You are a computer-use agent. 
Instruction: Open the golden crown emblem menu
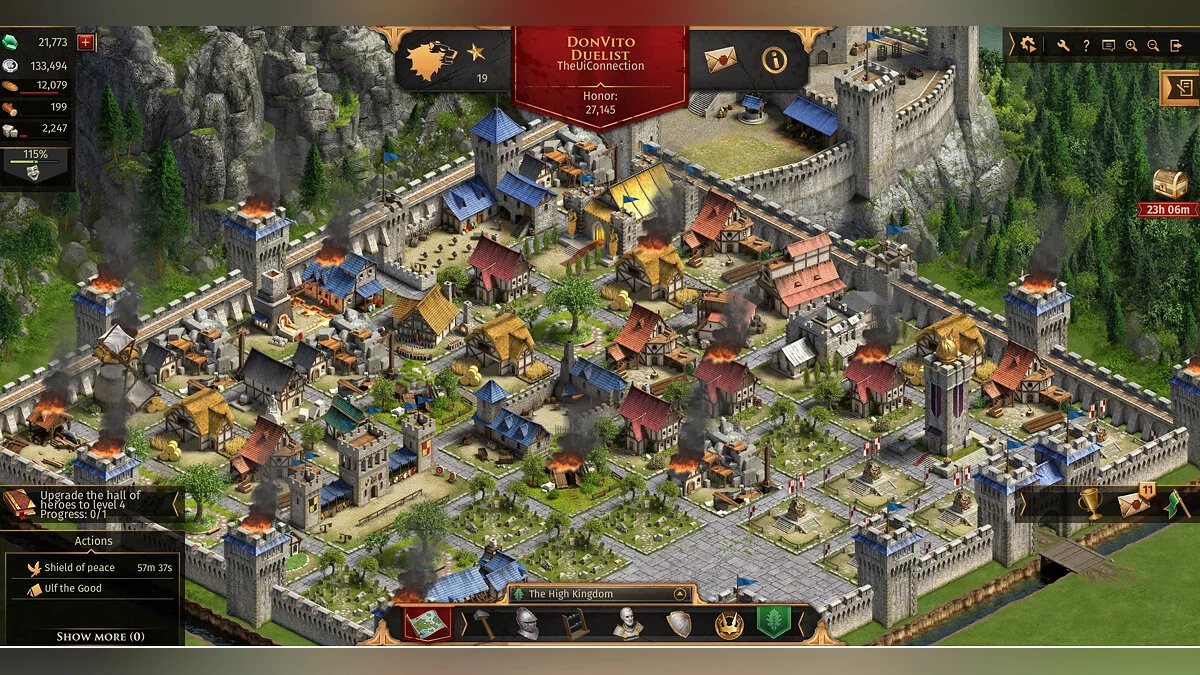tap(728, 624)
